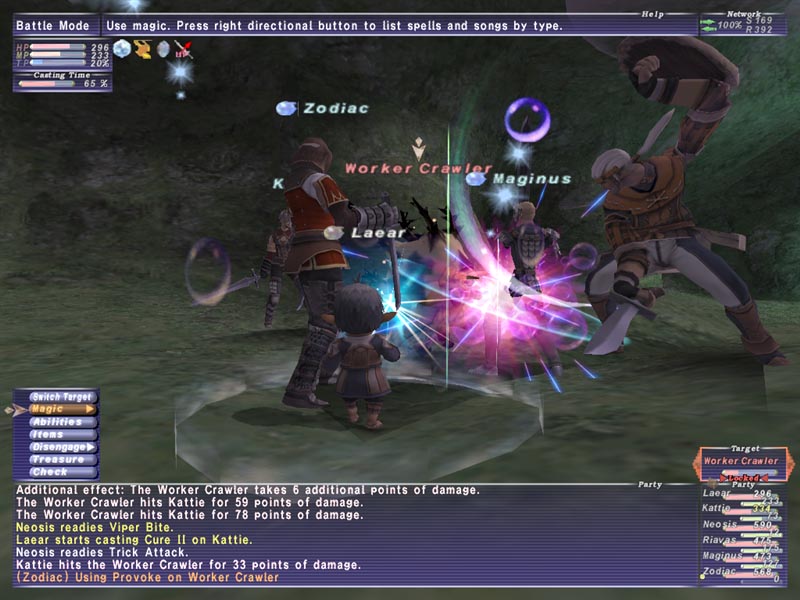Viewport: 800px width, 600px height.
Task: Select Switch Target in the battle menu
Action: (x=62, y=396)
